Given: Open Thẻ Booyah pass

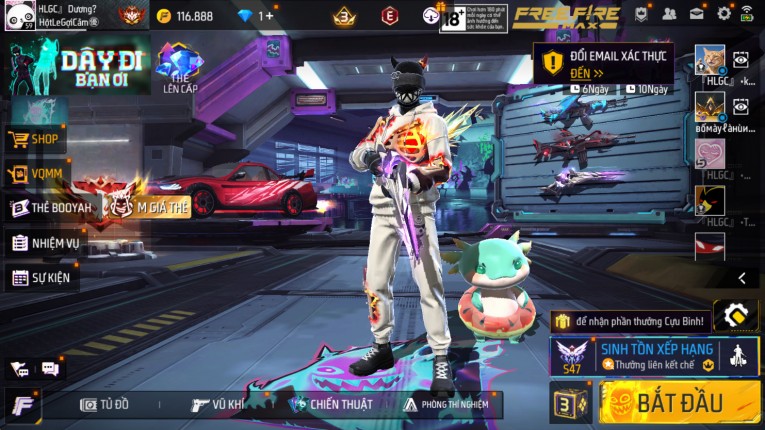Looking at the screenshot, I should point(50,208).
